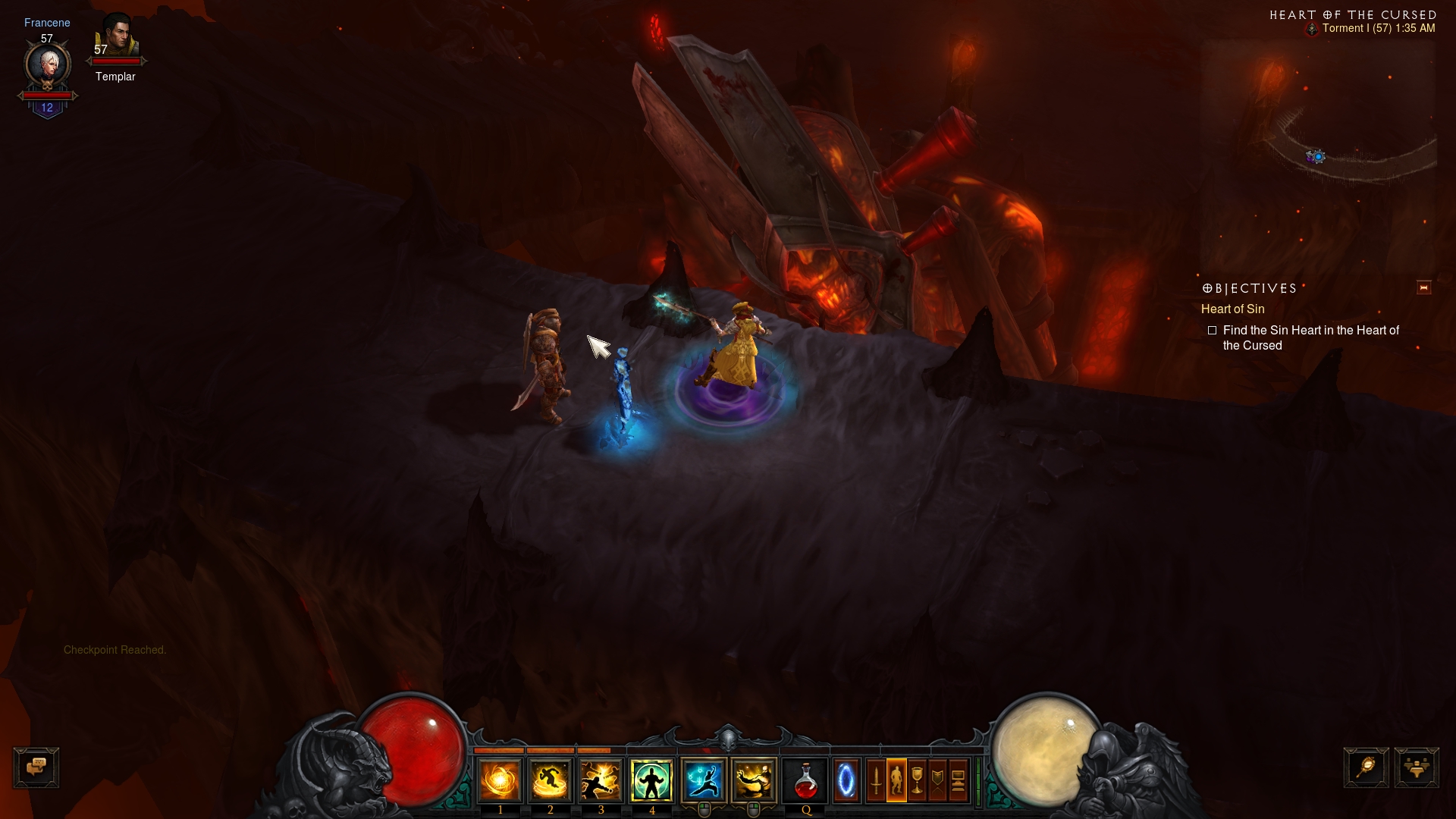The image size is (1456, 819).
Task: Open the shield banner menu button
Action: 937,781
